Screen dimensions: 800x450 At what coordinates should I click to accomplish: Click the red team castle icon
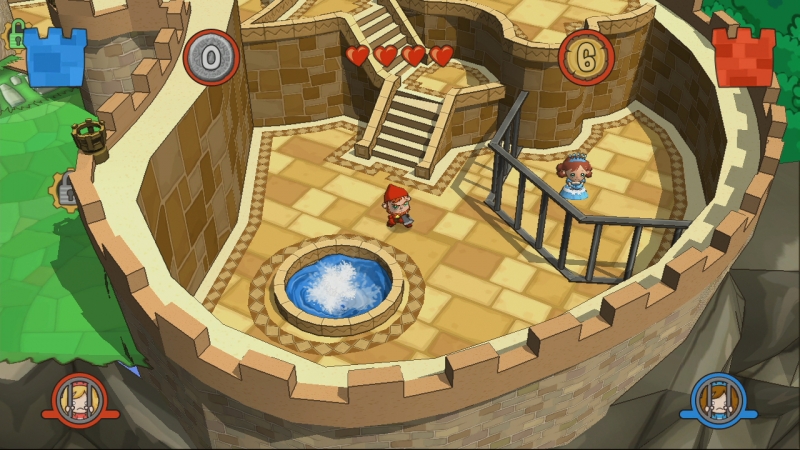[x=744, y=57]
